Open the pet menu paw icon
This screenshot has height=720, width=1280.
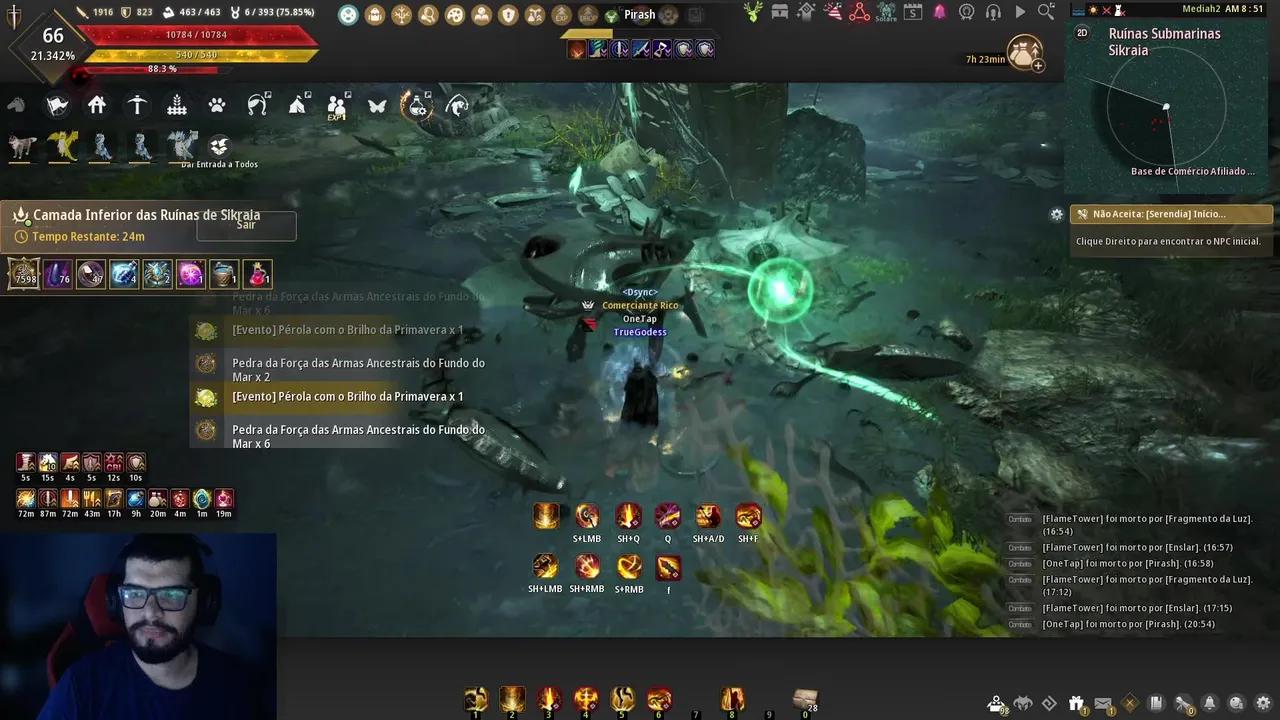[x=218, y=104]
